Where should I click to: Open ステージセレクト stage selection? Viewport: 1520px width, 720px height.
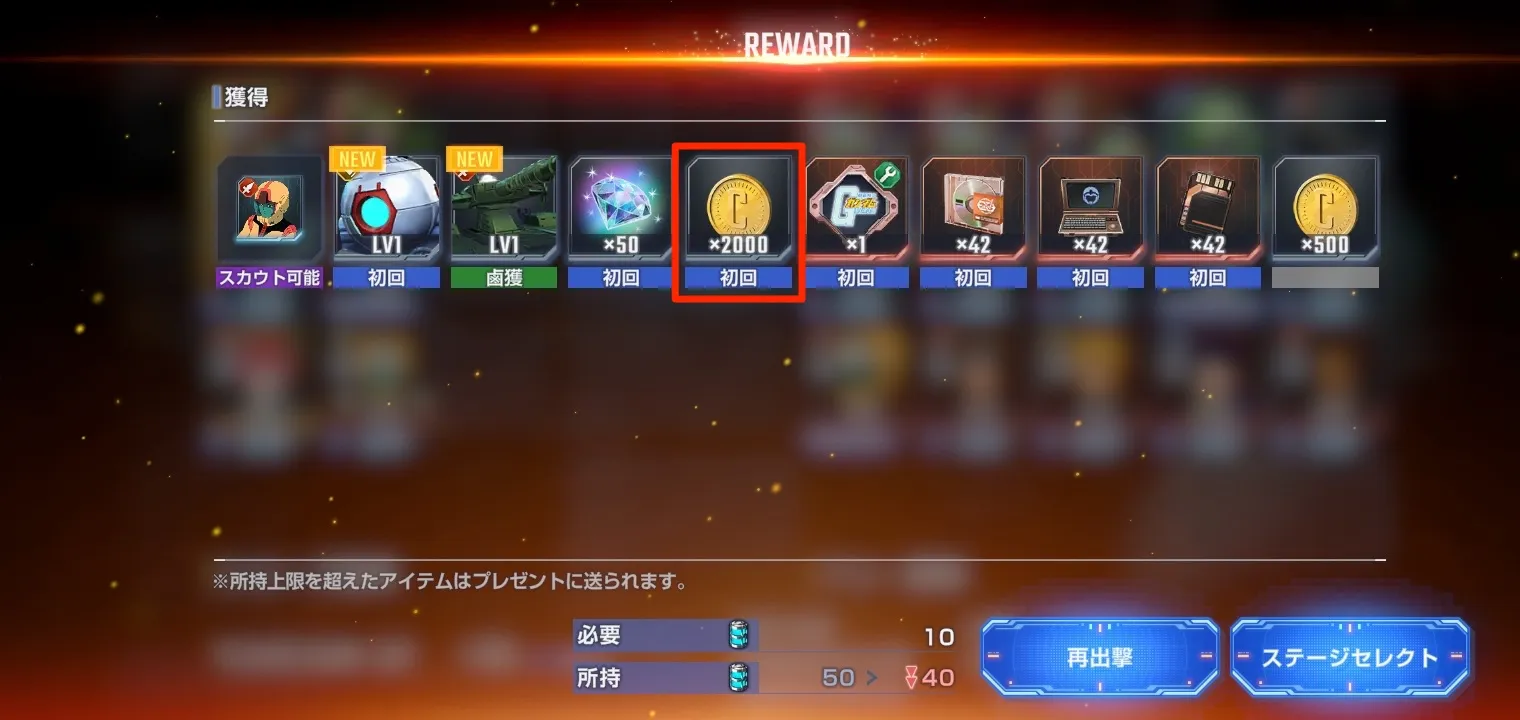coord(1350,658)
